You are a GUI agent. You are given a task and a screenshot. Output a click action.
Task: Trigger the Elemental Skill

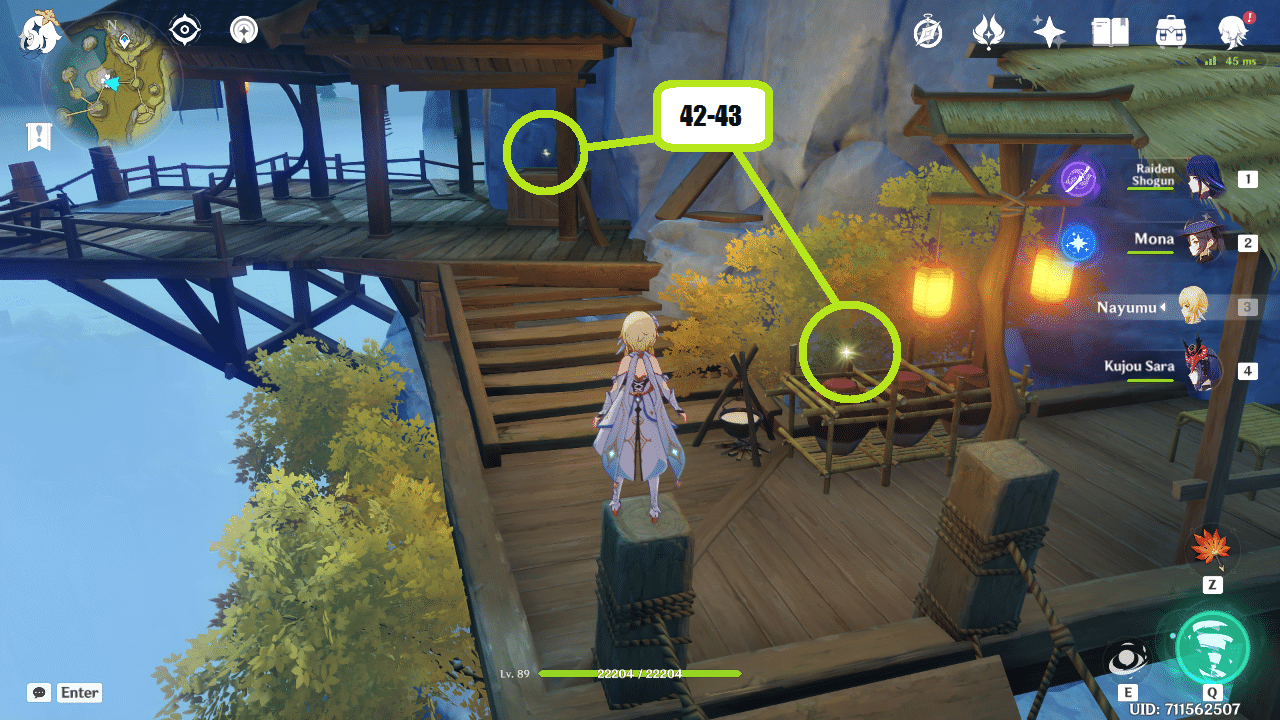point(1129,657)
